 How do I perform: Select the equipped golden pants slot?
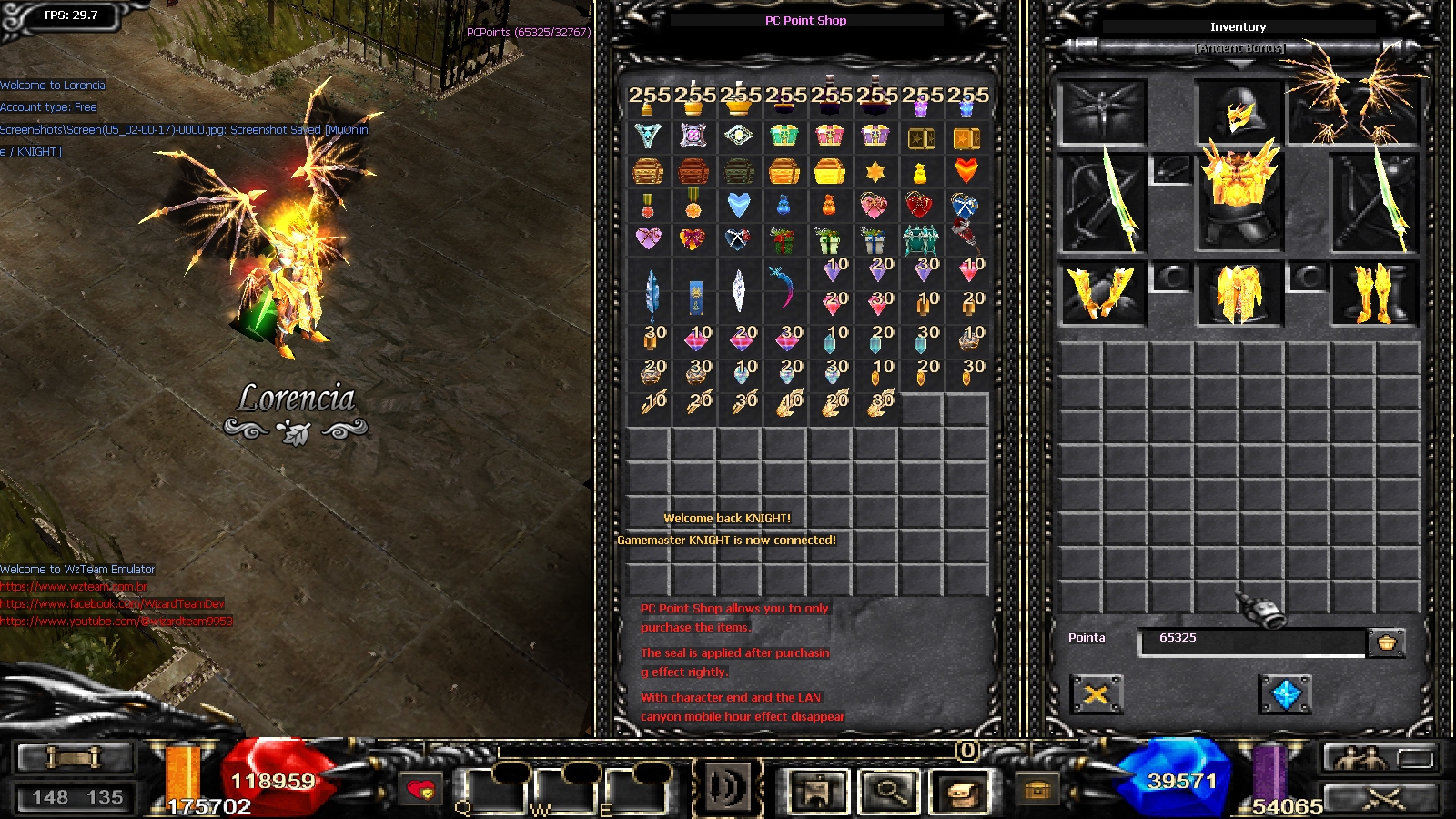pos(1239,293)
